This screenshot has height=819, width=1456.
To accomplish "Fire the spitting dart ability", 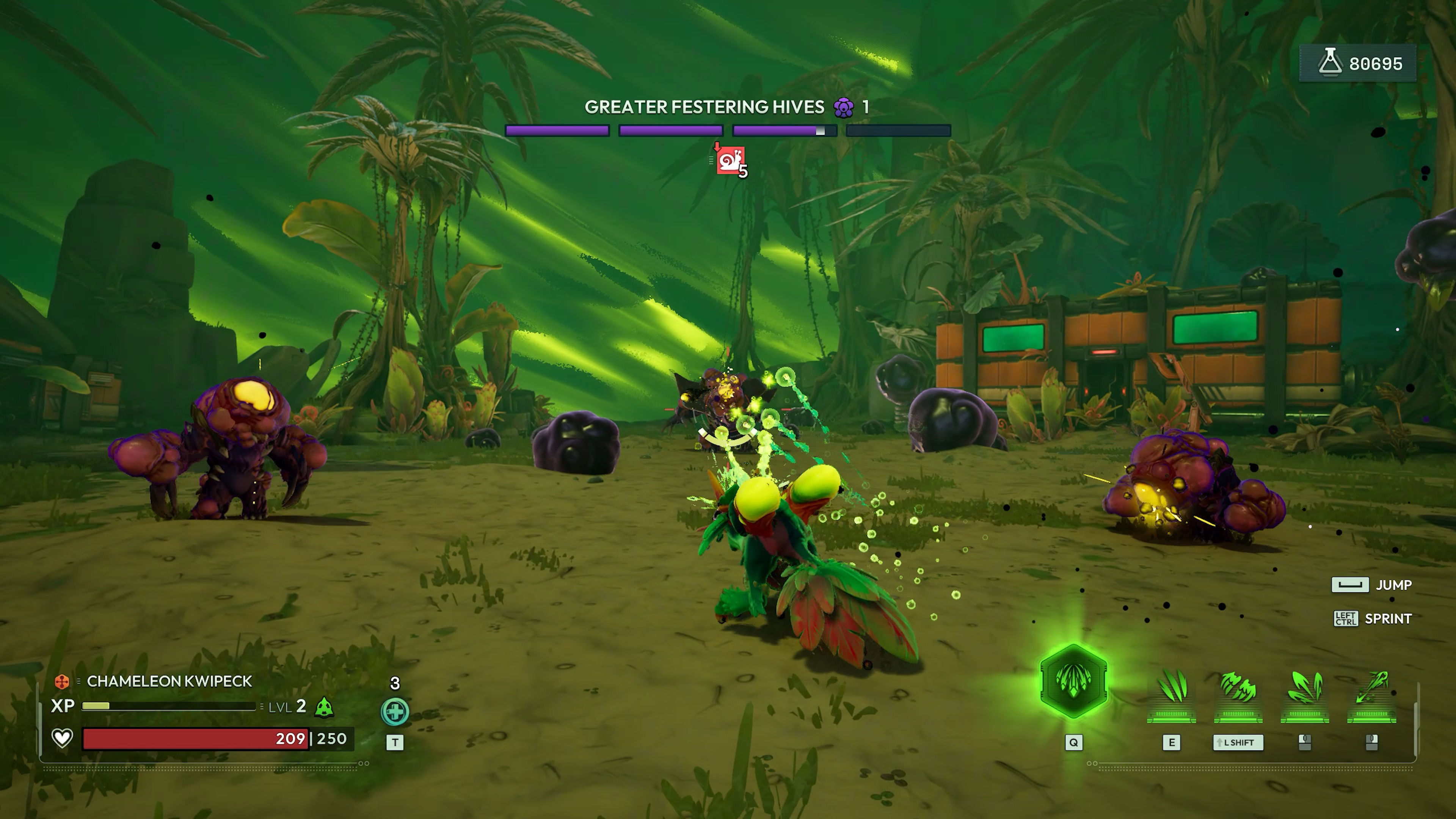I will 1372,692.
